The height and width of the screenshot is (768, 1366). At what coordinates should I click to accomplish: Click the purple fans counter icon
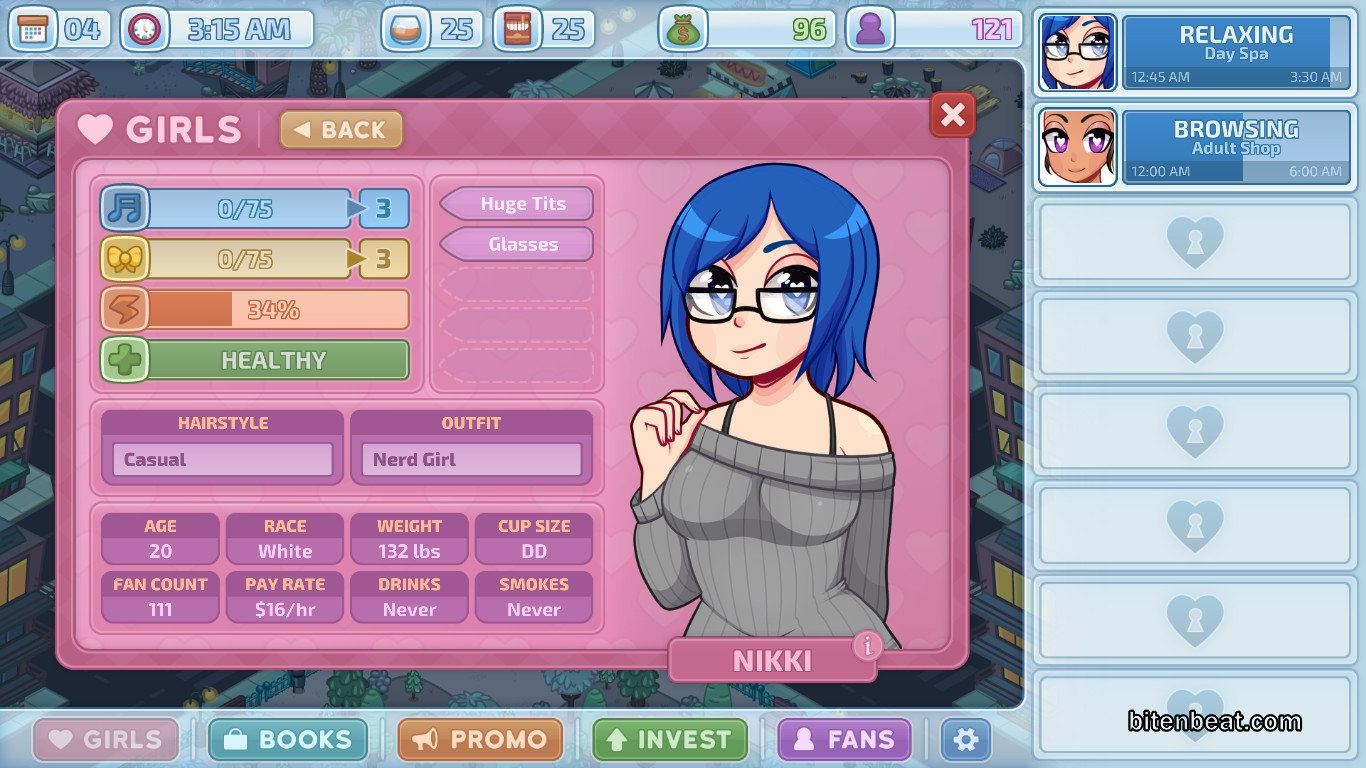coord(870,30)
